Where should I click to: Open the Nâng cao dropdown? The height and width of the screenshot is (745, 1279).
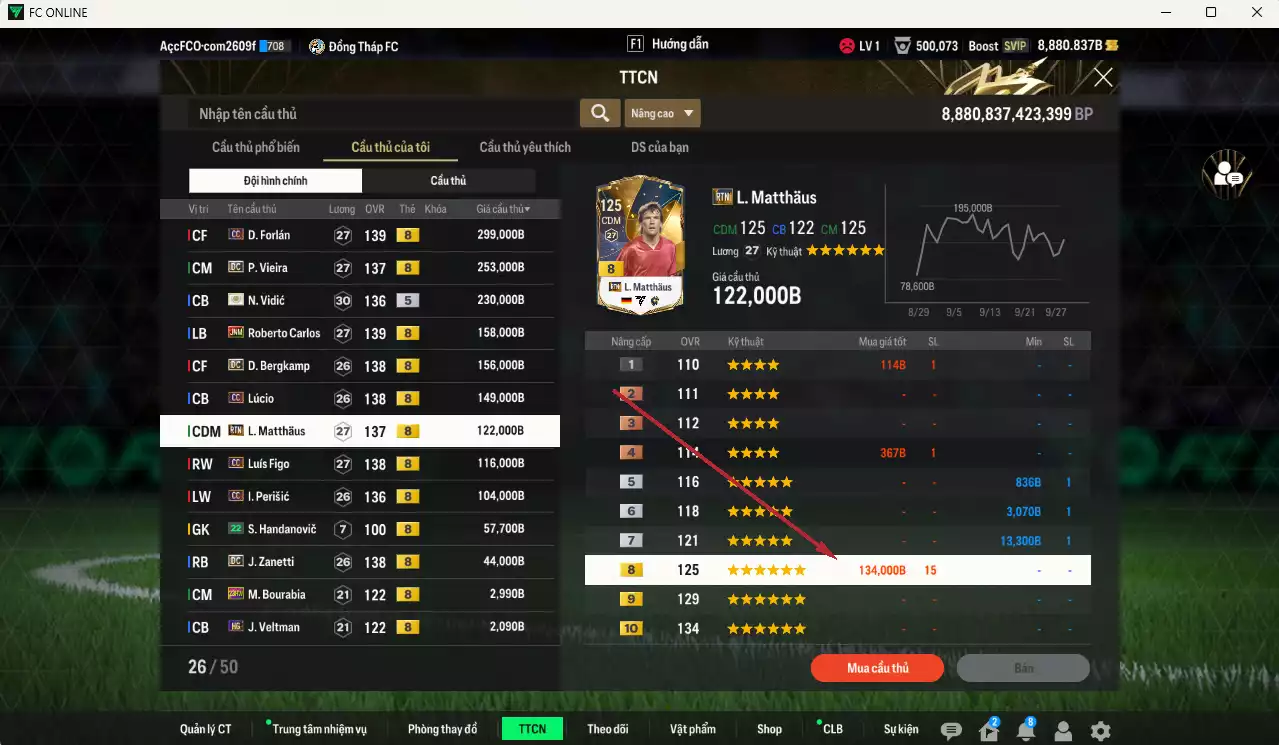pos(662,113)
